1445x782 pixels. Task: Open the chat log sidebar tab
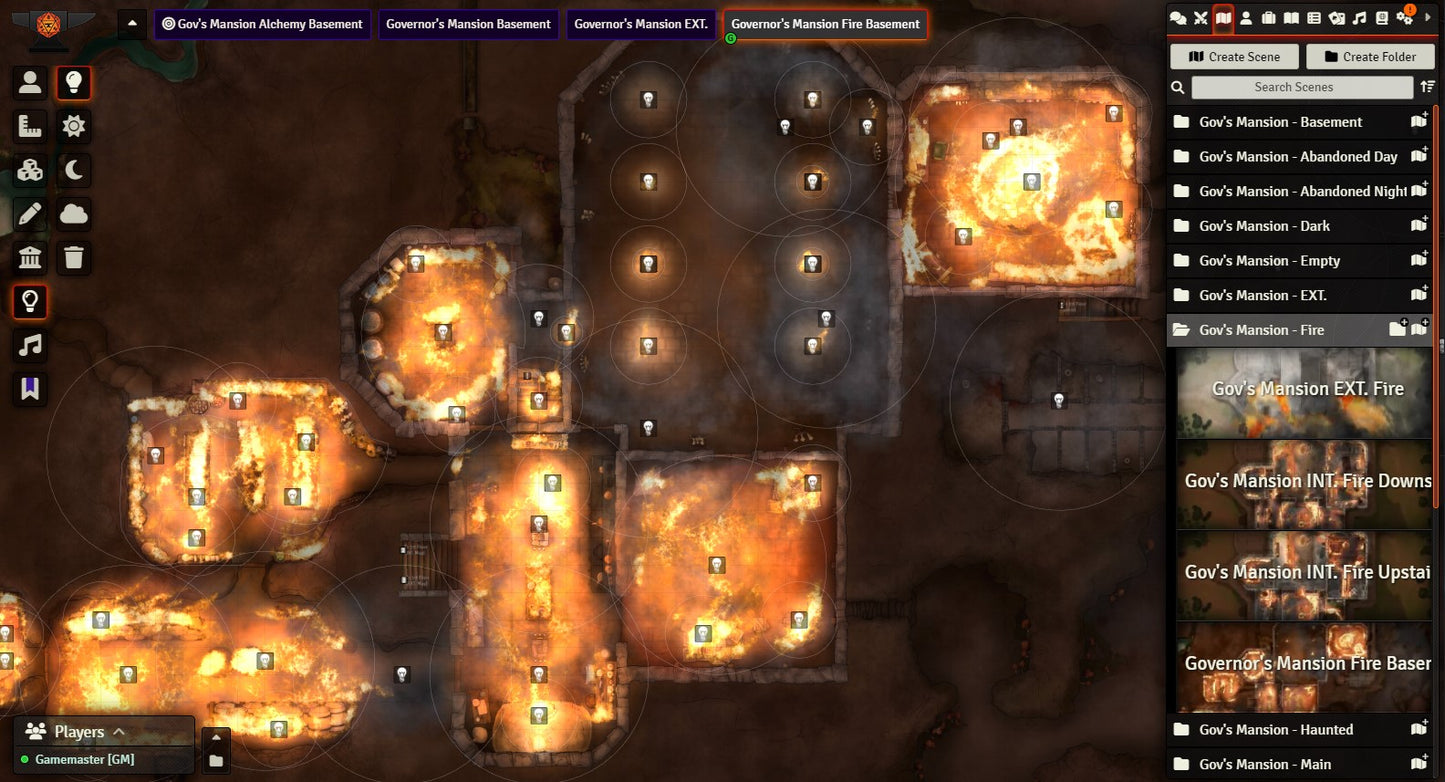coord(1178,17)
